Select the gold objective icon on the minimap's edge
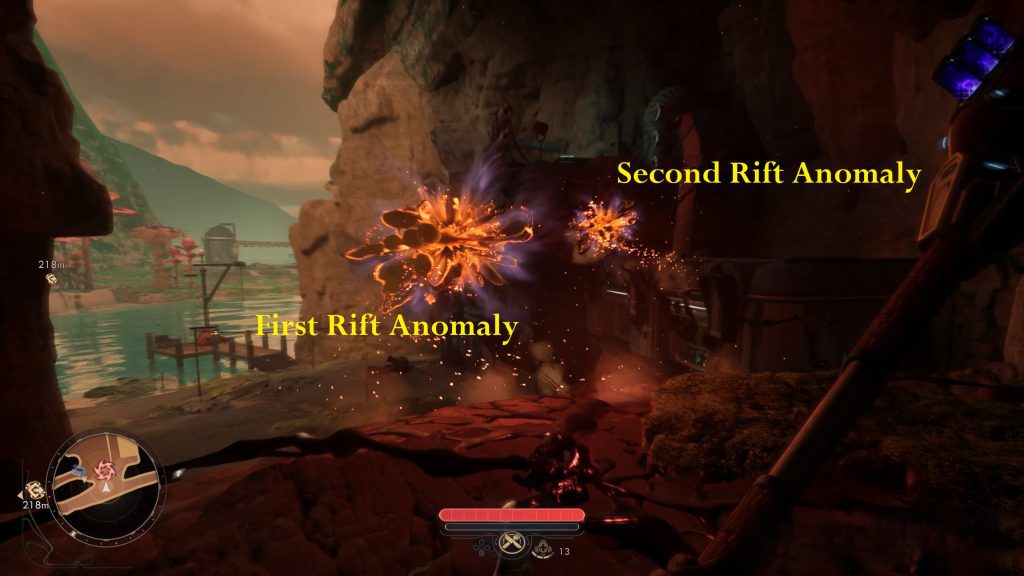This screenshot has width=1024, height=576. pyautogui.click(x=33, y=491)
